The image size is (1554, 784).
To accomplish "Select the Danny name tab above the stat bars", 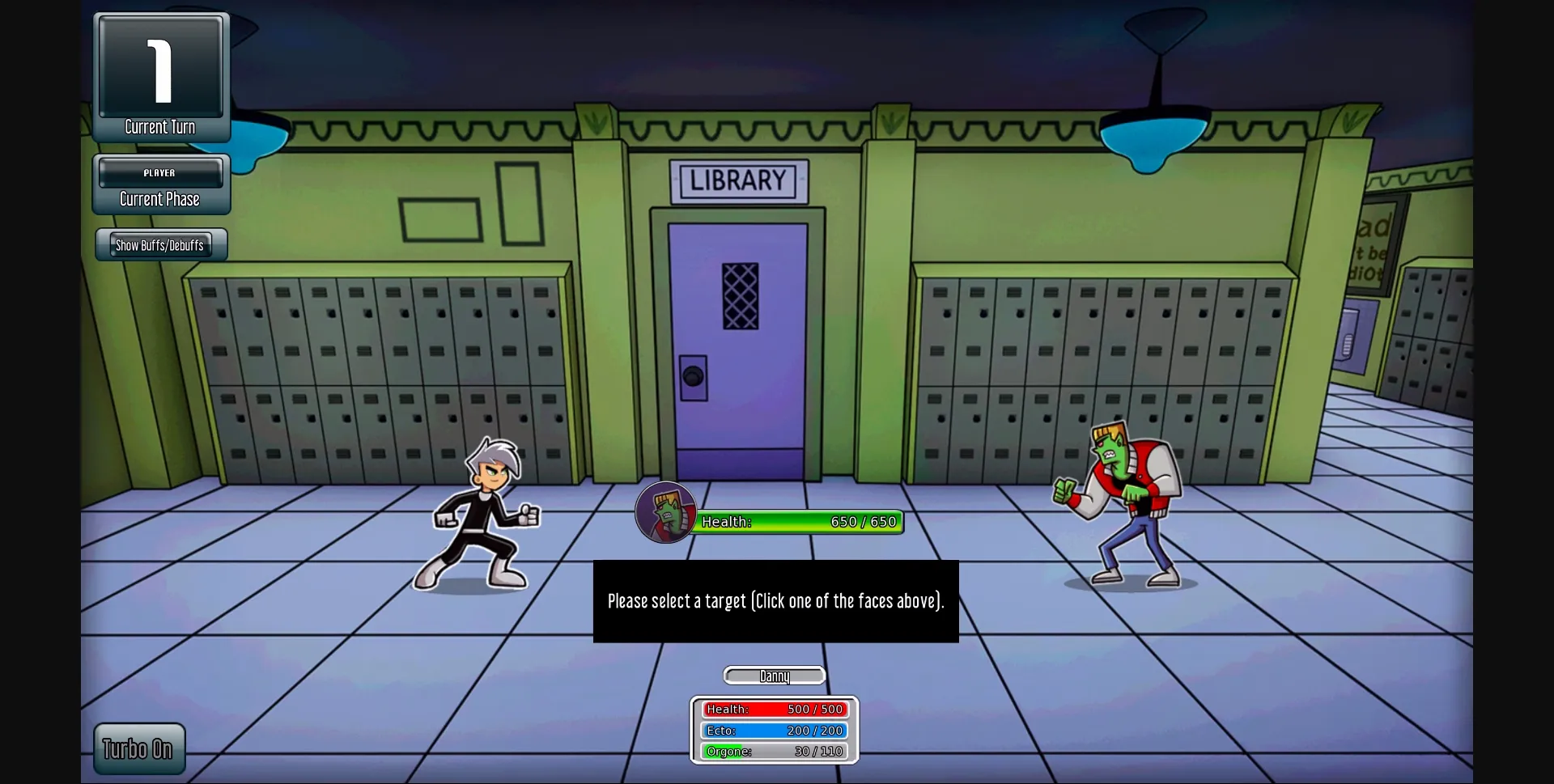I will click(x=774, y=676).
